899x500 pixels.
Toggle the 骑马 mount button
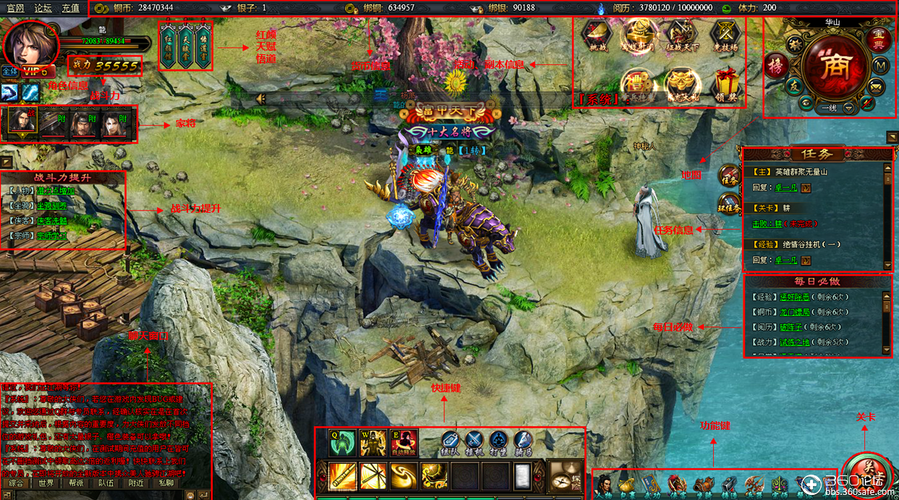(524, 442)
